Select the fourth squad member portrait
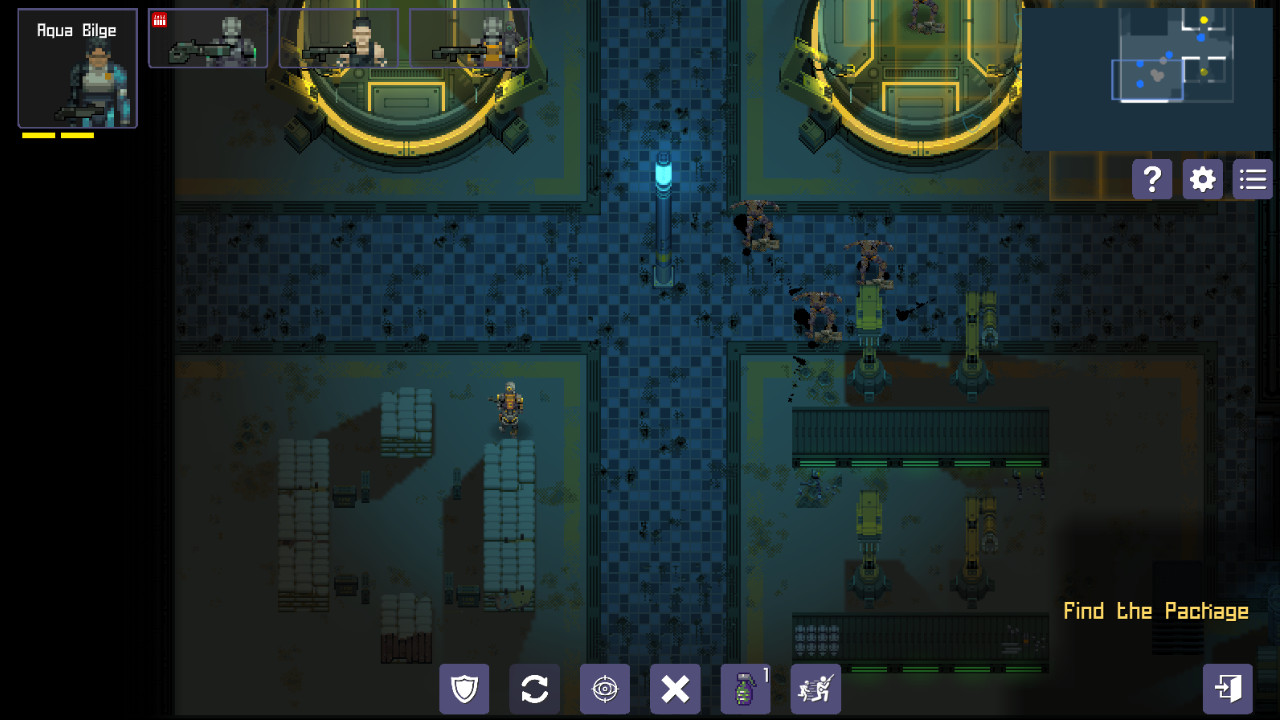 click(468, 38)
